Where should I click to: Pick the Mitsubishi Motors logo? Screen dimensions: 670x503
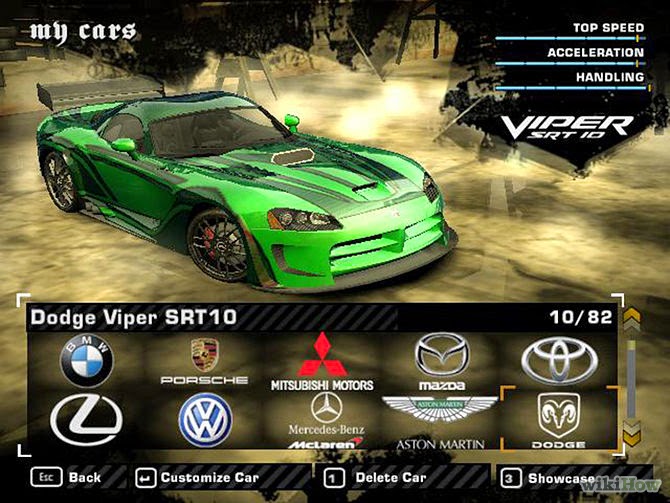tap(322, 361)
